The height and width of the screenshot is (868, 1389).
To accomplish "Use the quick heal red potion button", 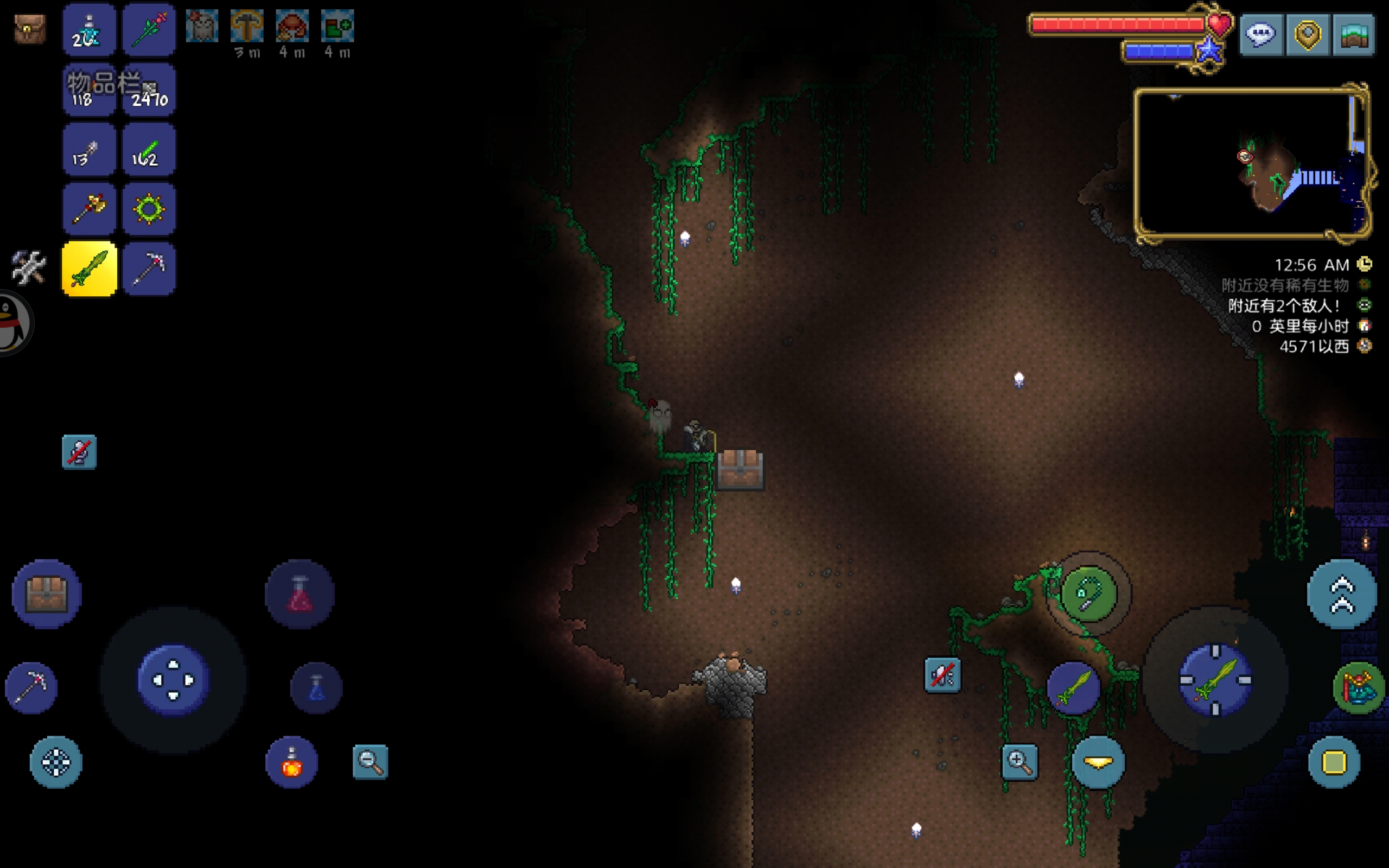I will pos(300,593).
